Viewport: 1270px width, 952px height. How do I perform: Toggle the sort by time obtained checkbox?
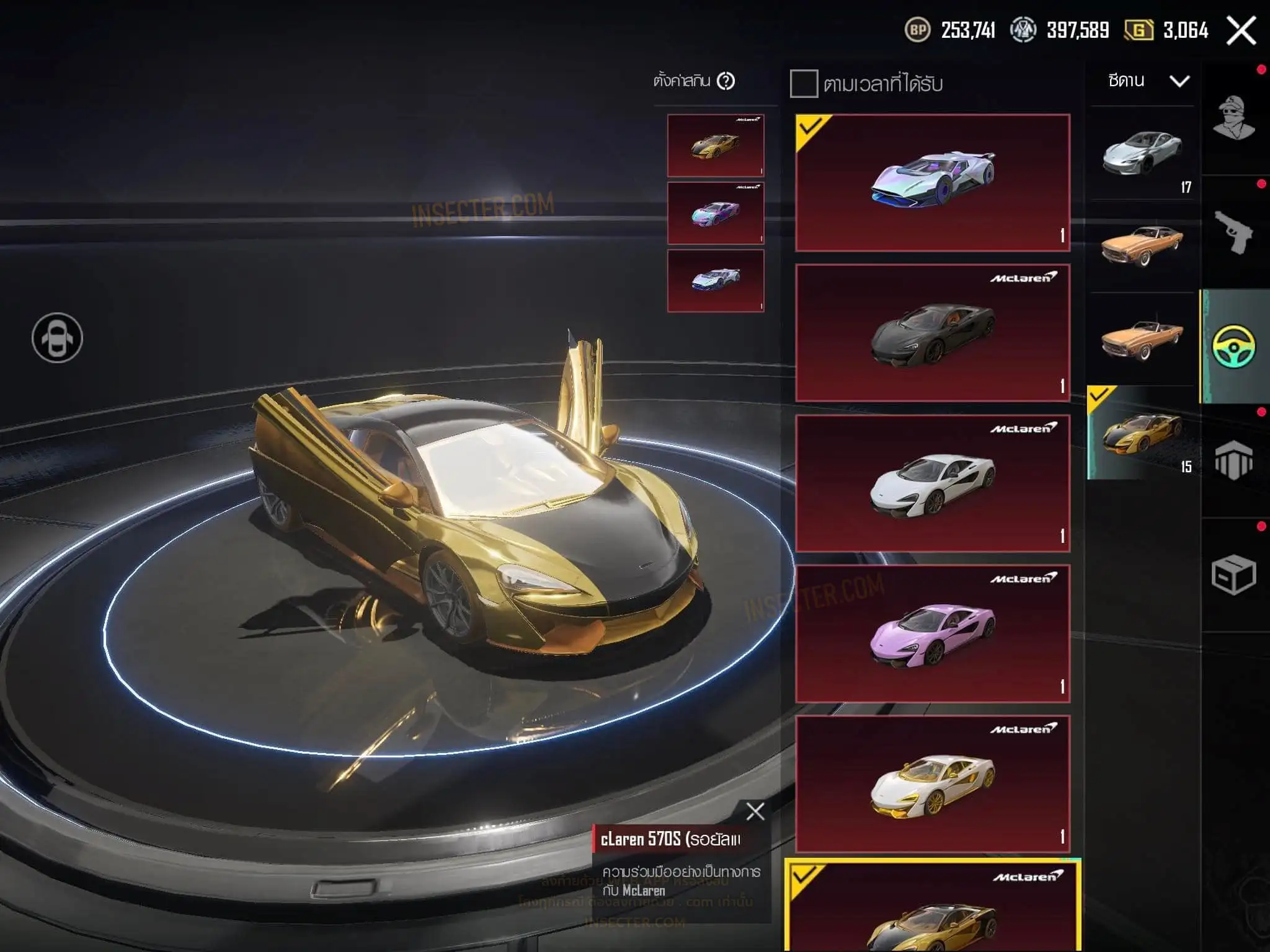point(804,84)
